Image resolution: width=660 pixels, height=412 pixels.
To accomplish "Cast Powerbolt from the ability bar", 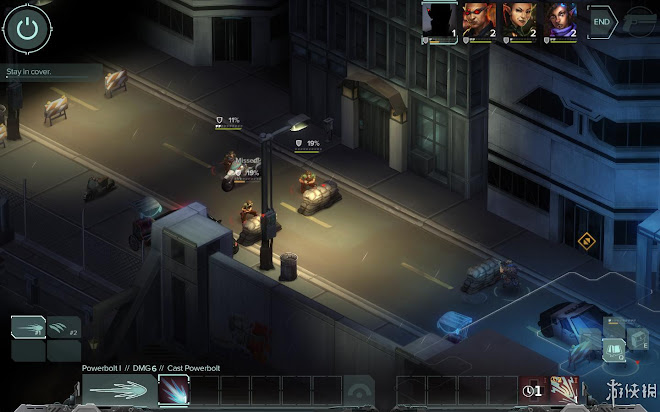I will point(172,391).
